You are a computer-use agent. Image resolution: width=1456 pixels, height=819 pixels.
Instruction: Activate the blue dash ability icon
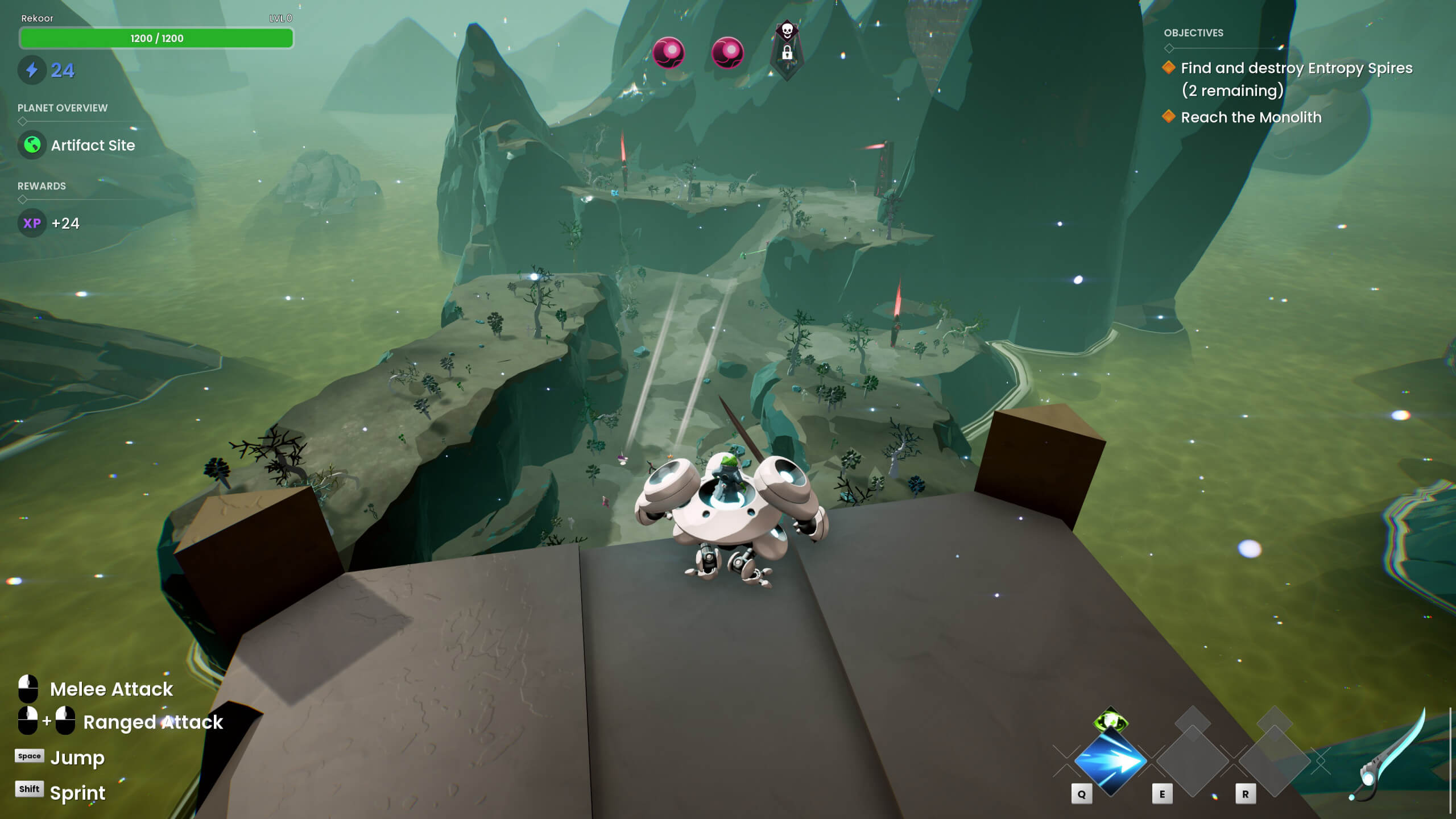coord(1110,761)
